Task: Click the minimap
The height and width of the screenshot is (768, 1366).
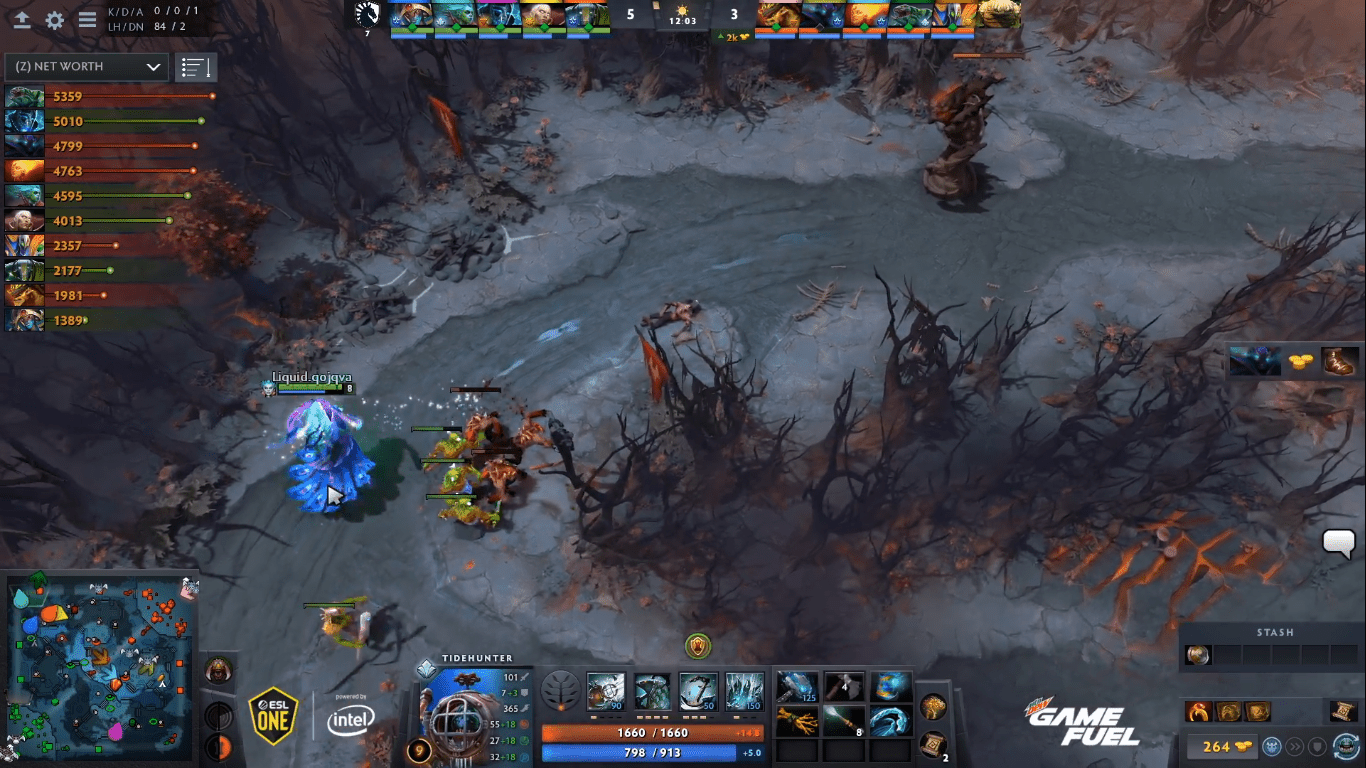Action: [x=100, y=664]
